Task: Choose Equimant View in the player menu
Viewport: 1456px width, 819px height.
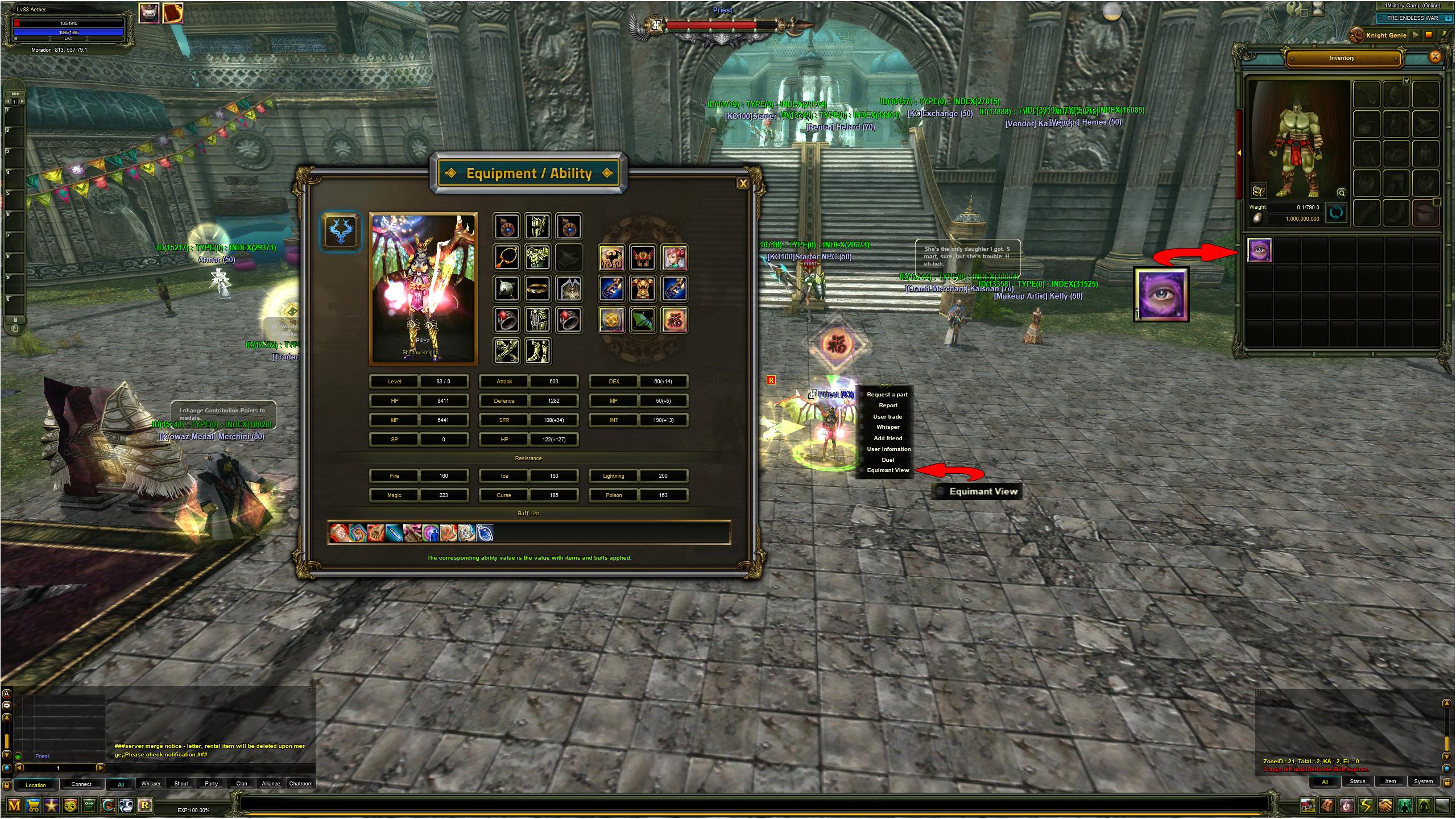Action: tap(888, 470)
